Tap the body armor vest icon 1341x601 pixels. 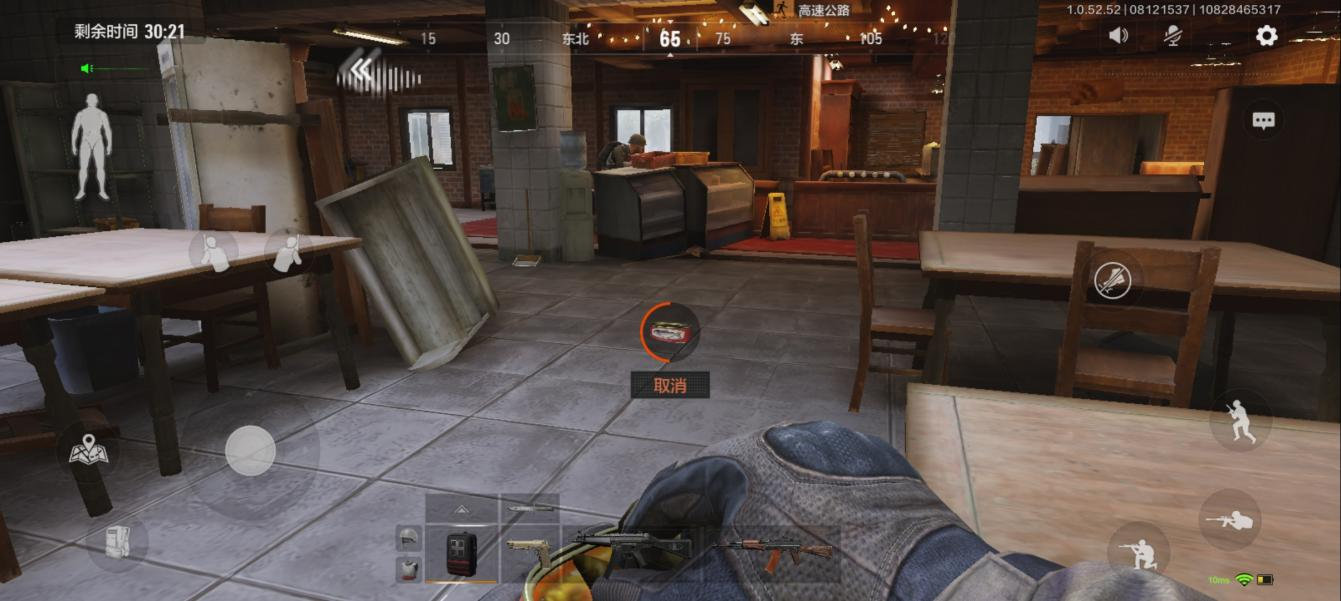tap(407, 569)
